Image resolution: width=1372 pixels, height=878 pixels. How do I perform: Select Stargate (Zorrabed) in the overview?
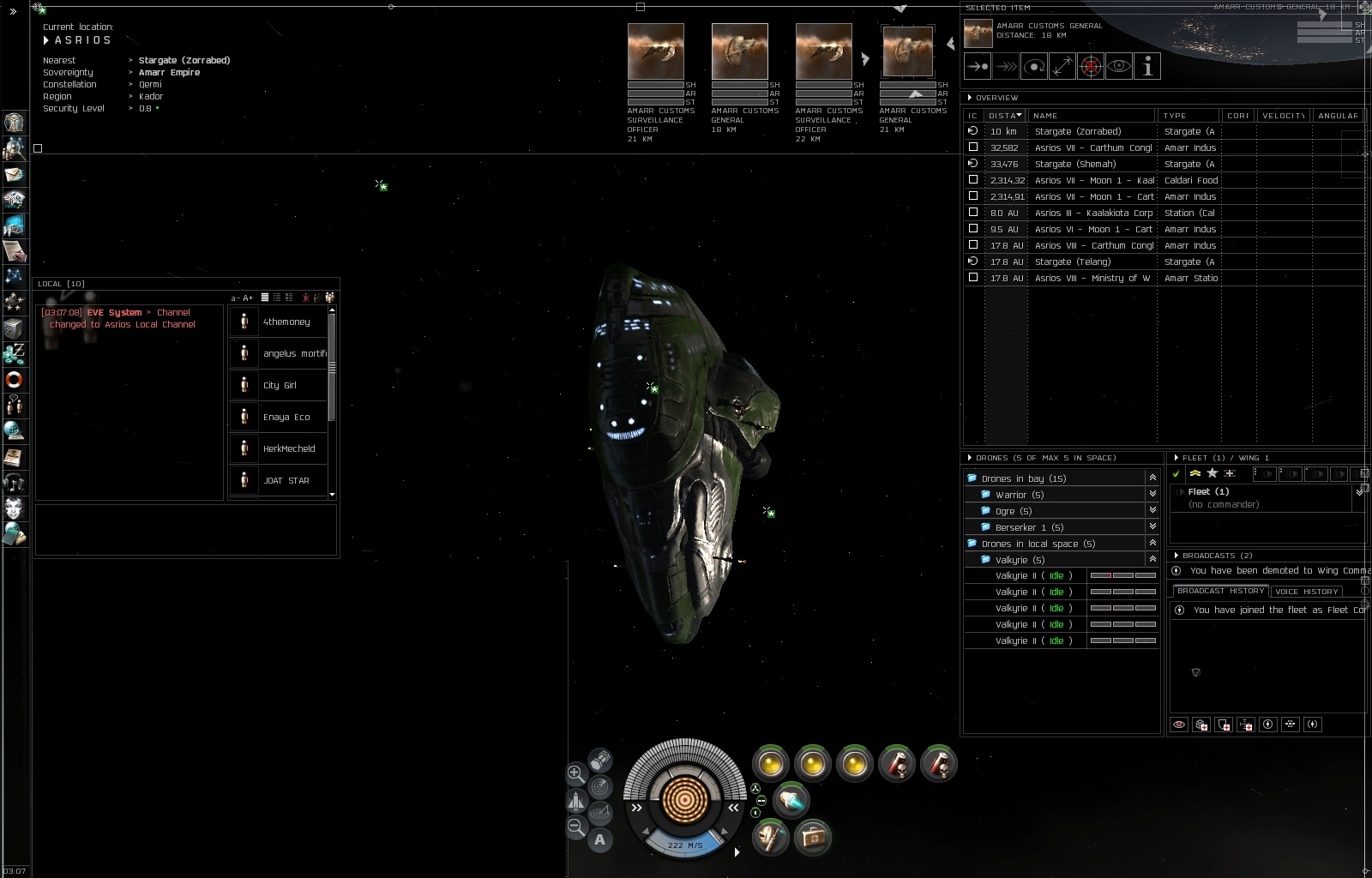1077,131
